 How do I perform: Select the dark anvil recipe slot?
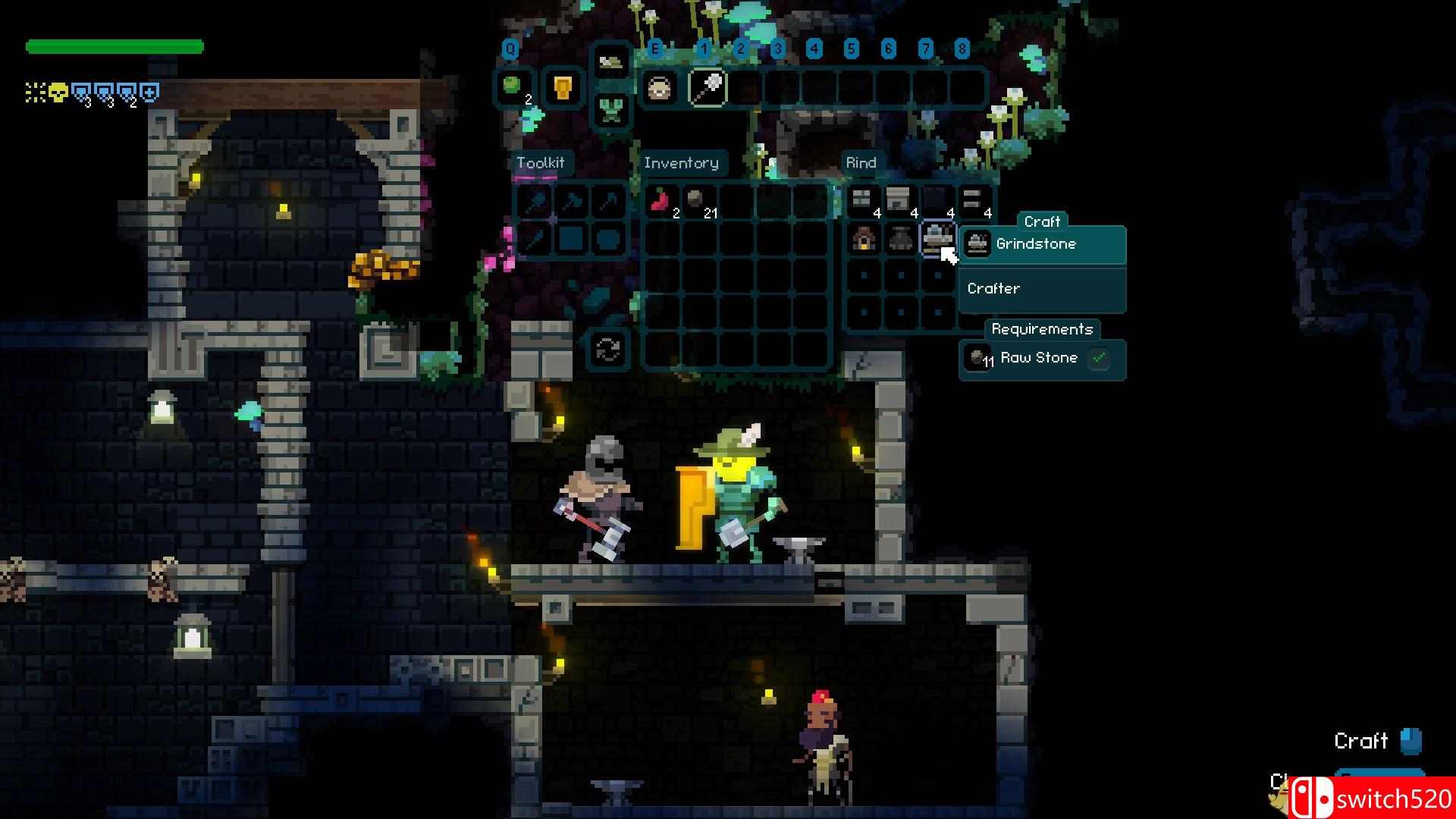coord(900,238)
